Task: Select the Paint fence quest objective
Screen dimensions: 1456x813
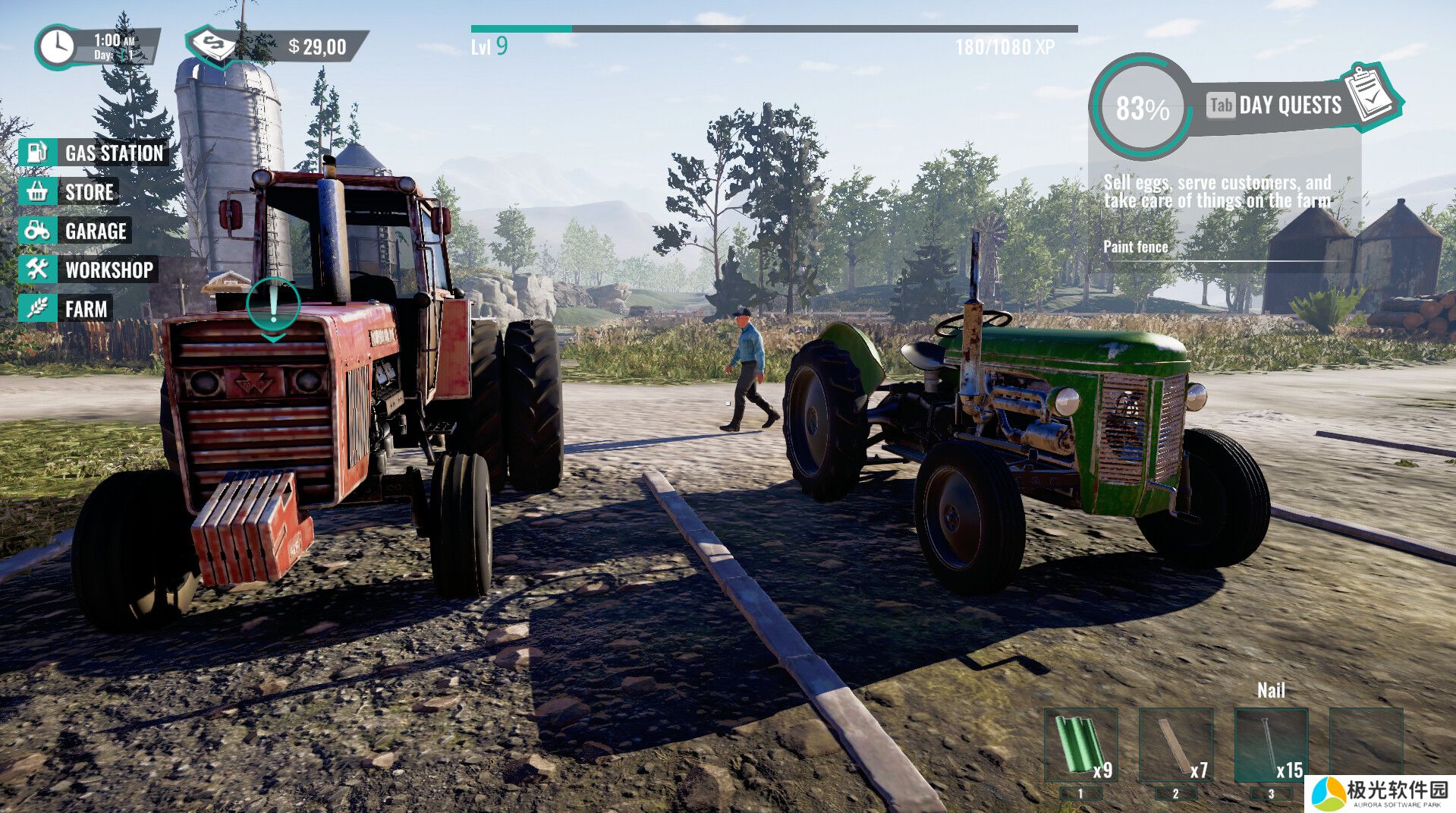Action: [1135, 247]
